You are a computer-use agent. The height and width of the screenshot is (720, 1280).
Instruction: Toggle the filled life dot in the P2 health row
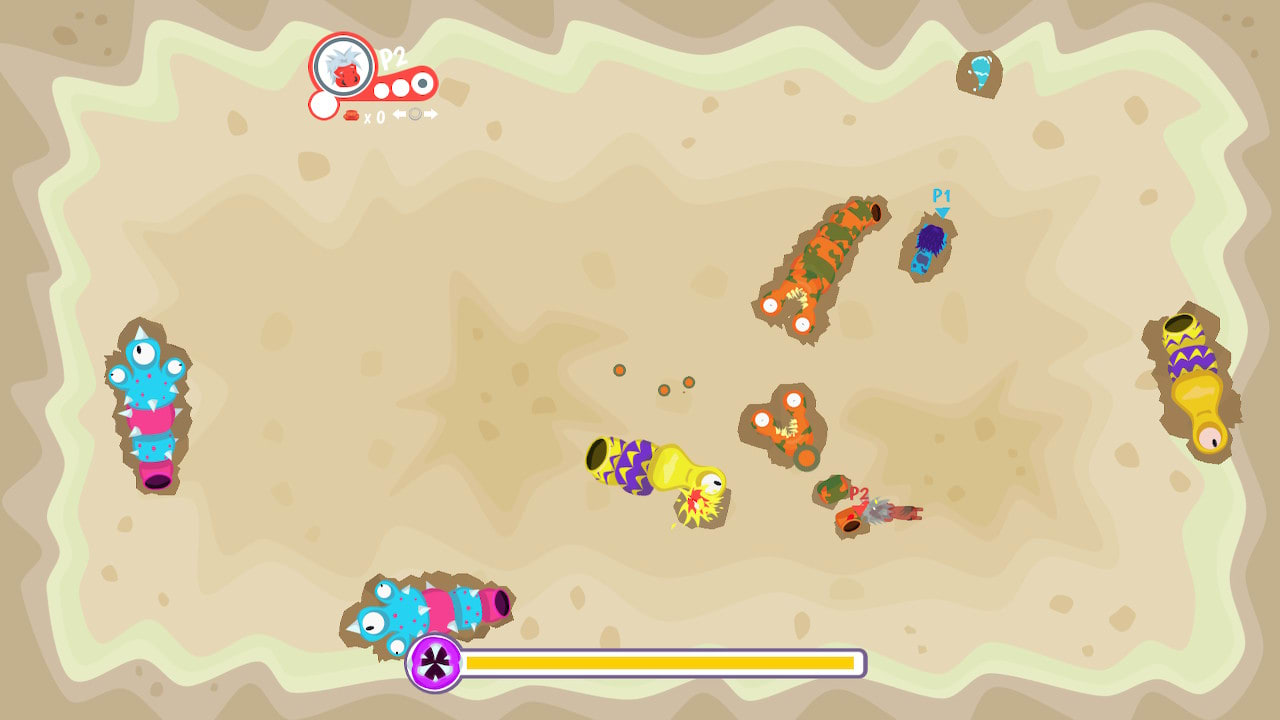pos(420,83)
